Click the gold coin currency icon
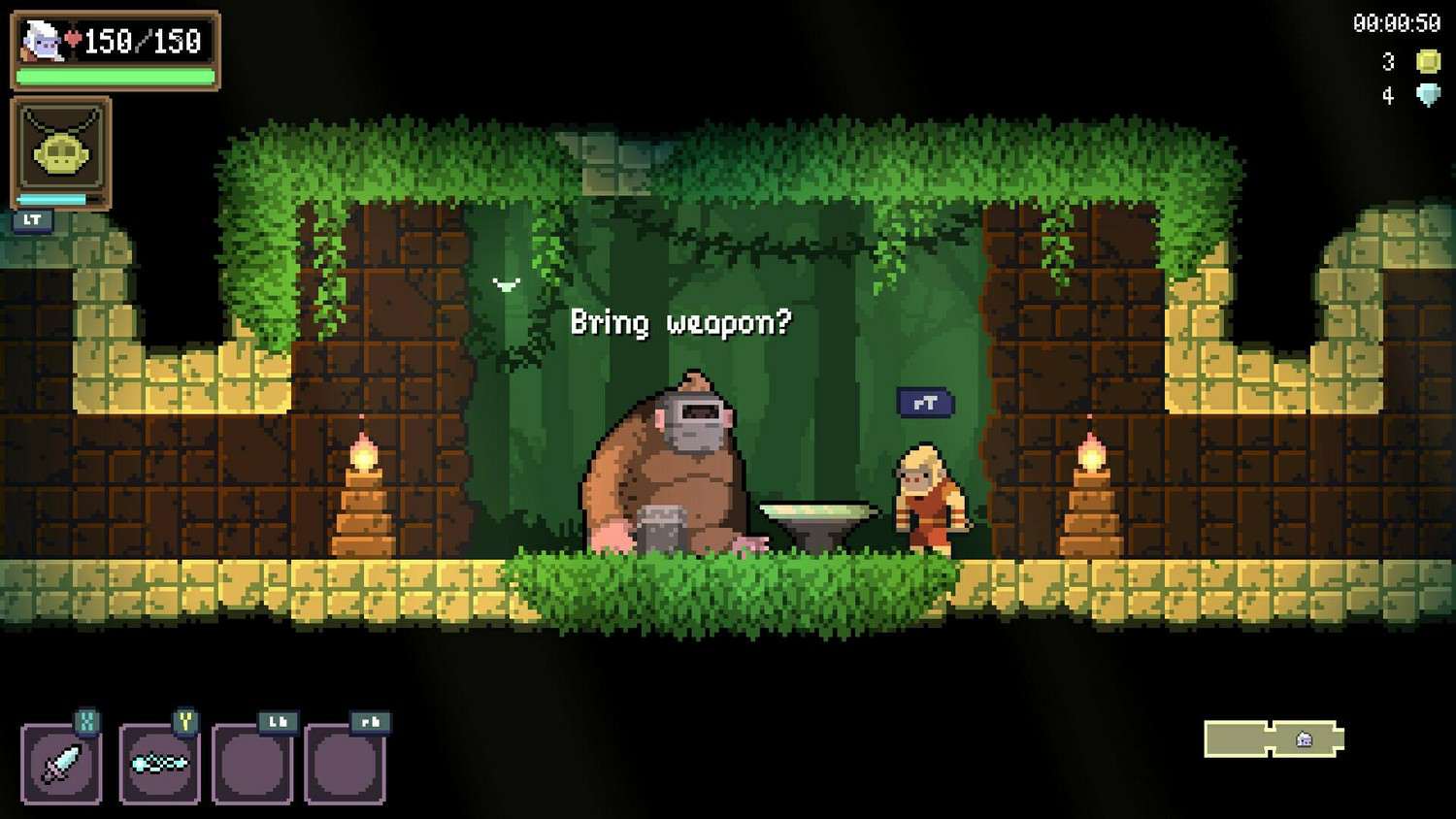This screenshot has height=819, width=1456. coord(1428,62)
